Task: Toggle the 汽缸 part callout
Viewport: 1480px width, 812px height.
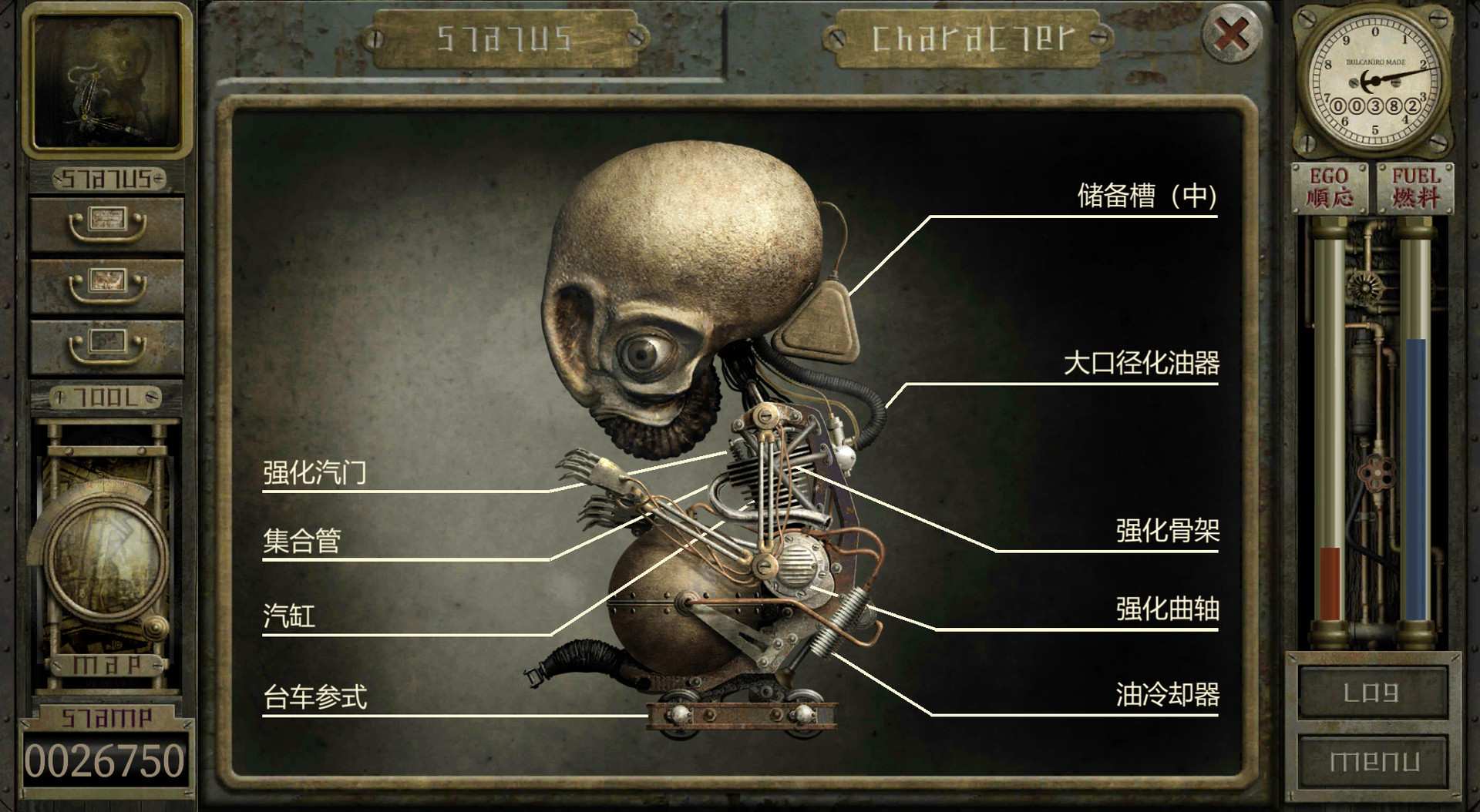Action: 289,617
